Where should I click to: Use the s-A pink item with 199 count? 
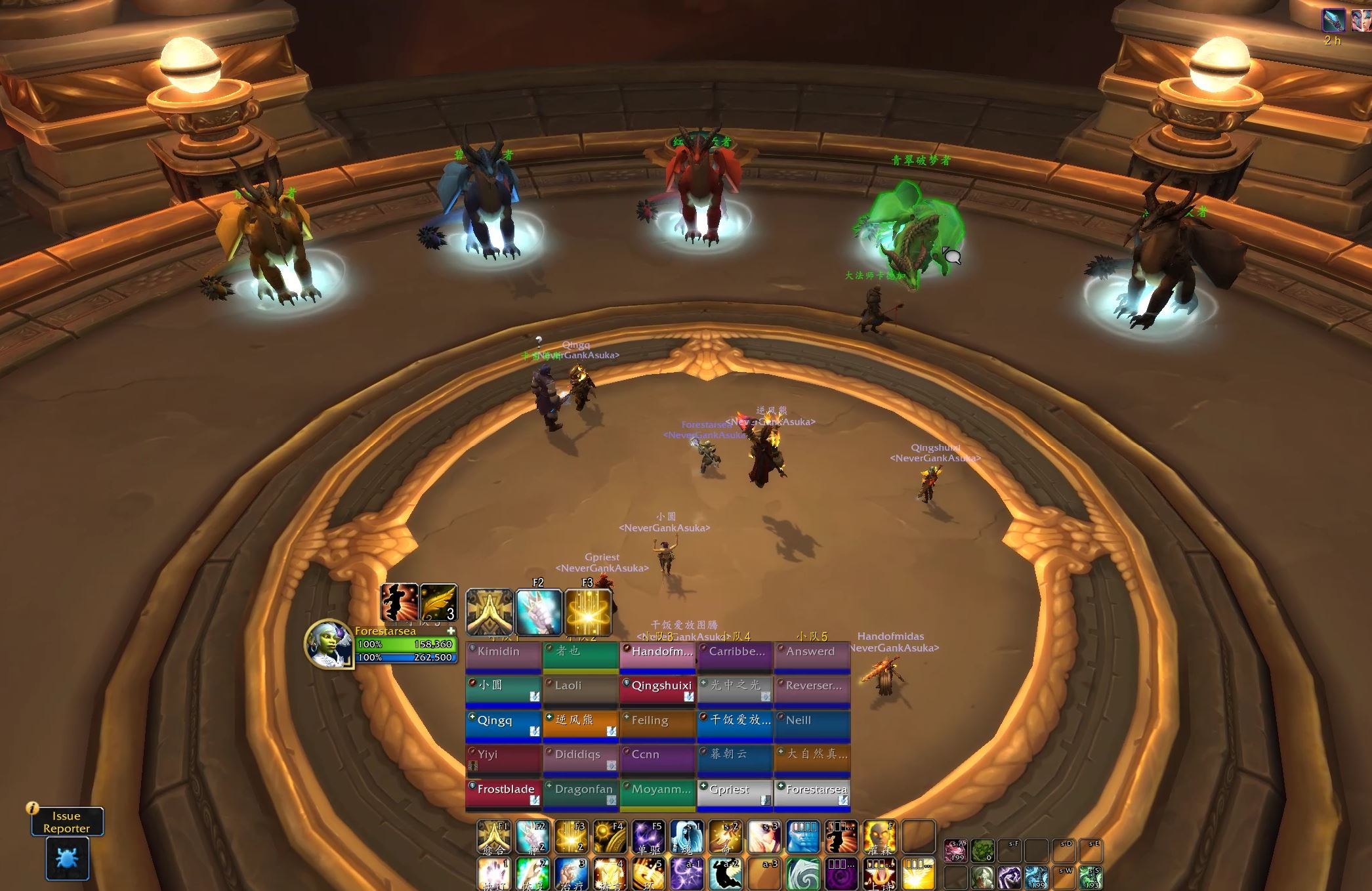pyautogui.click(x=955, y=851)
